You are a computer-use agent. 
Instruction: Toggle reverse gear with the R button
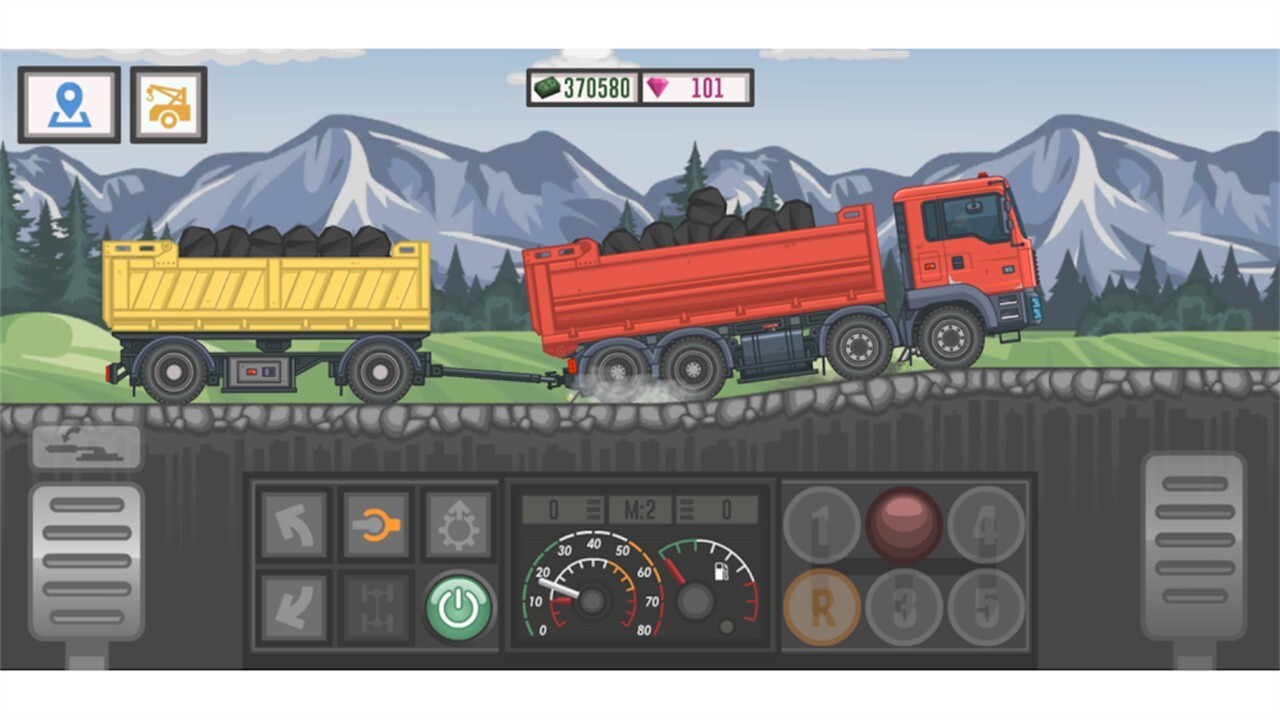[x=822, y=604]
